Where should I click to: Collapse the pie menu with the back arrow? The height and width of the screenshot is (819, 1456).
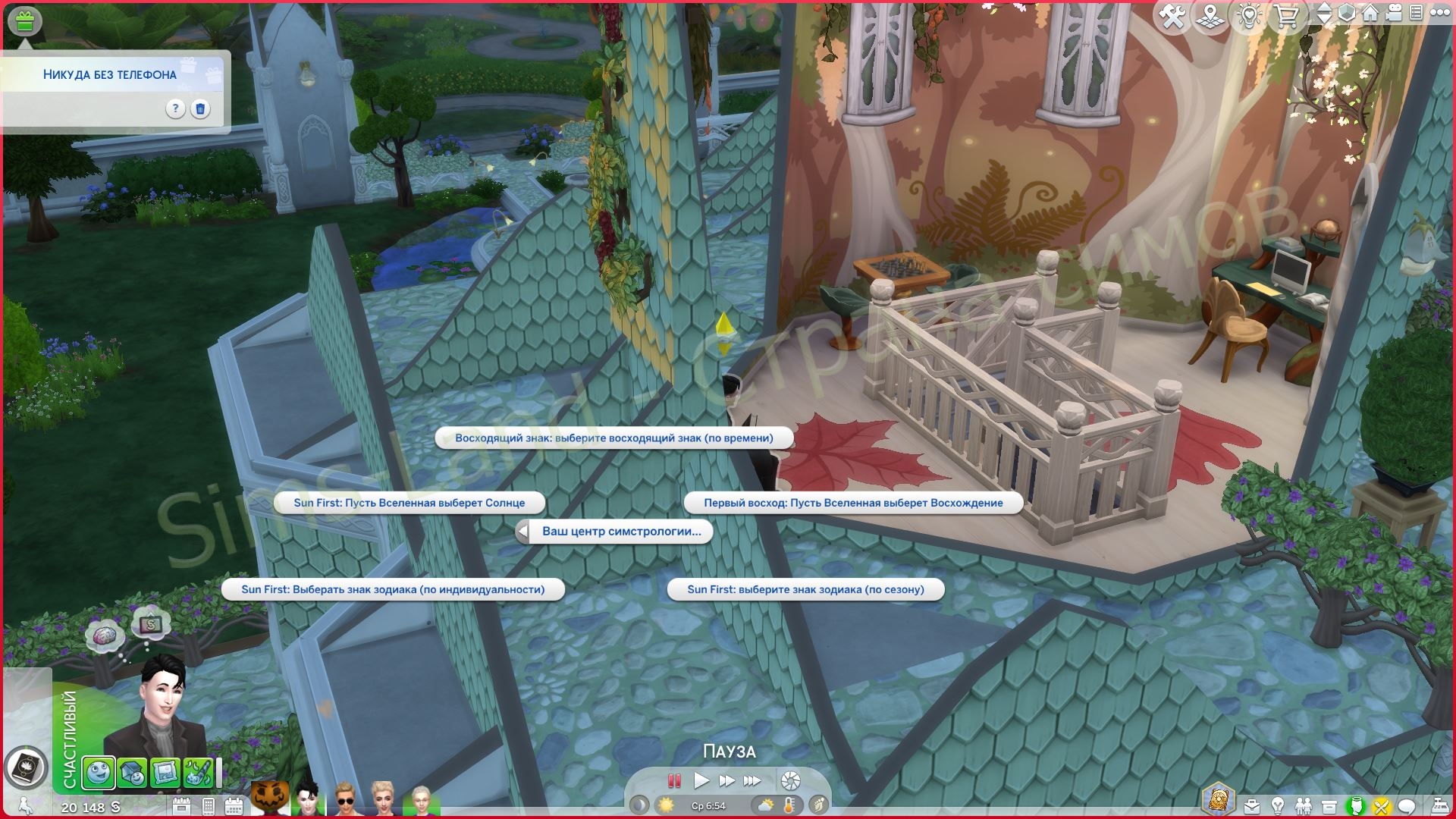click(522, 532)
